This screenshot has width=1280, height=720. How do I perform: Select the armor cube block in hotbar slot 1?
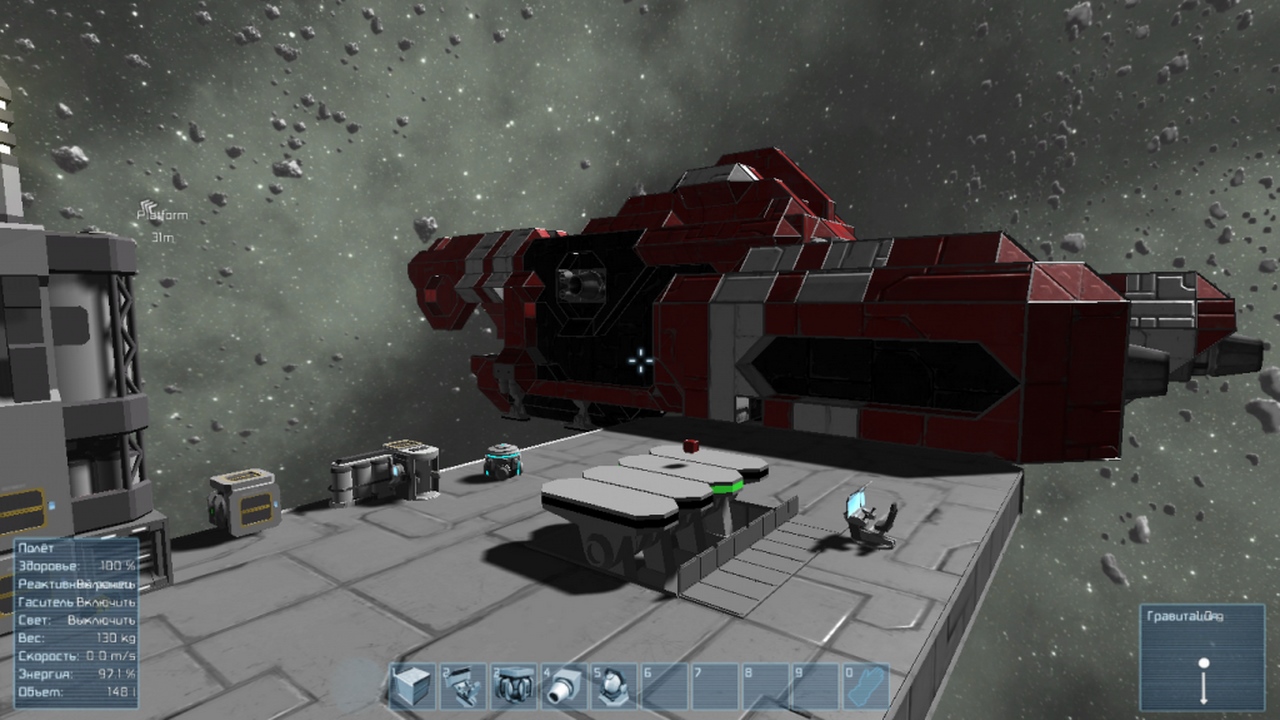pyautogui.click(x=412, y=687)
